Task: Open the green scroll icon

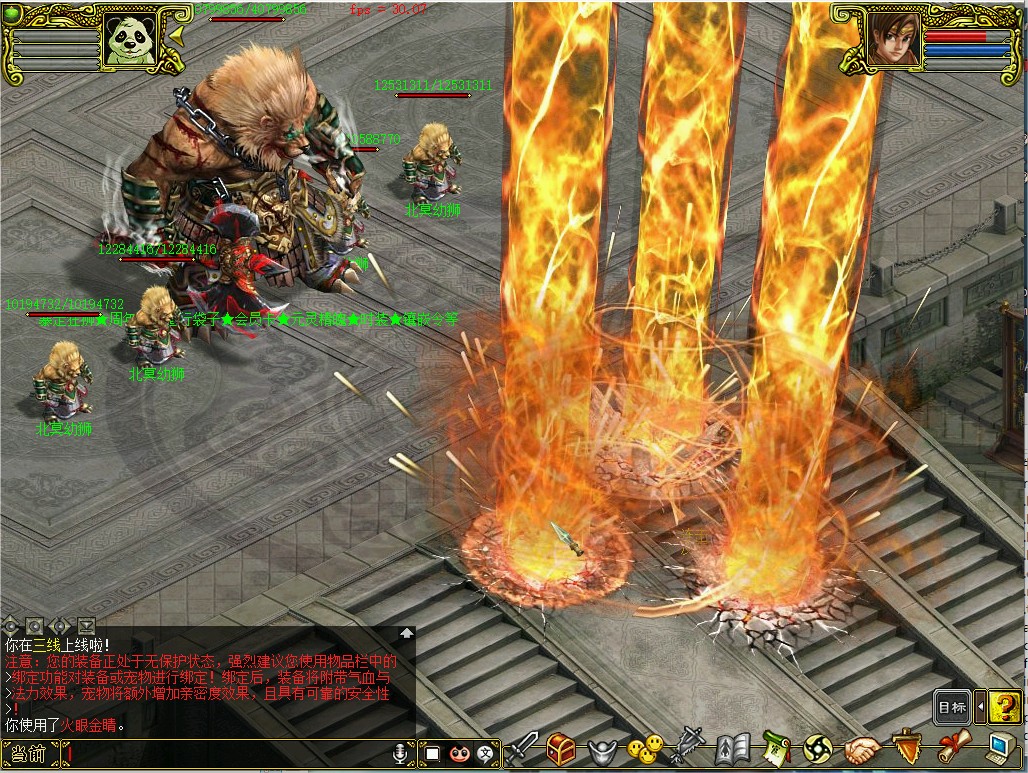Action: click(x=777, y=749)
